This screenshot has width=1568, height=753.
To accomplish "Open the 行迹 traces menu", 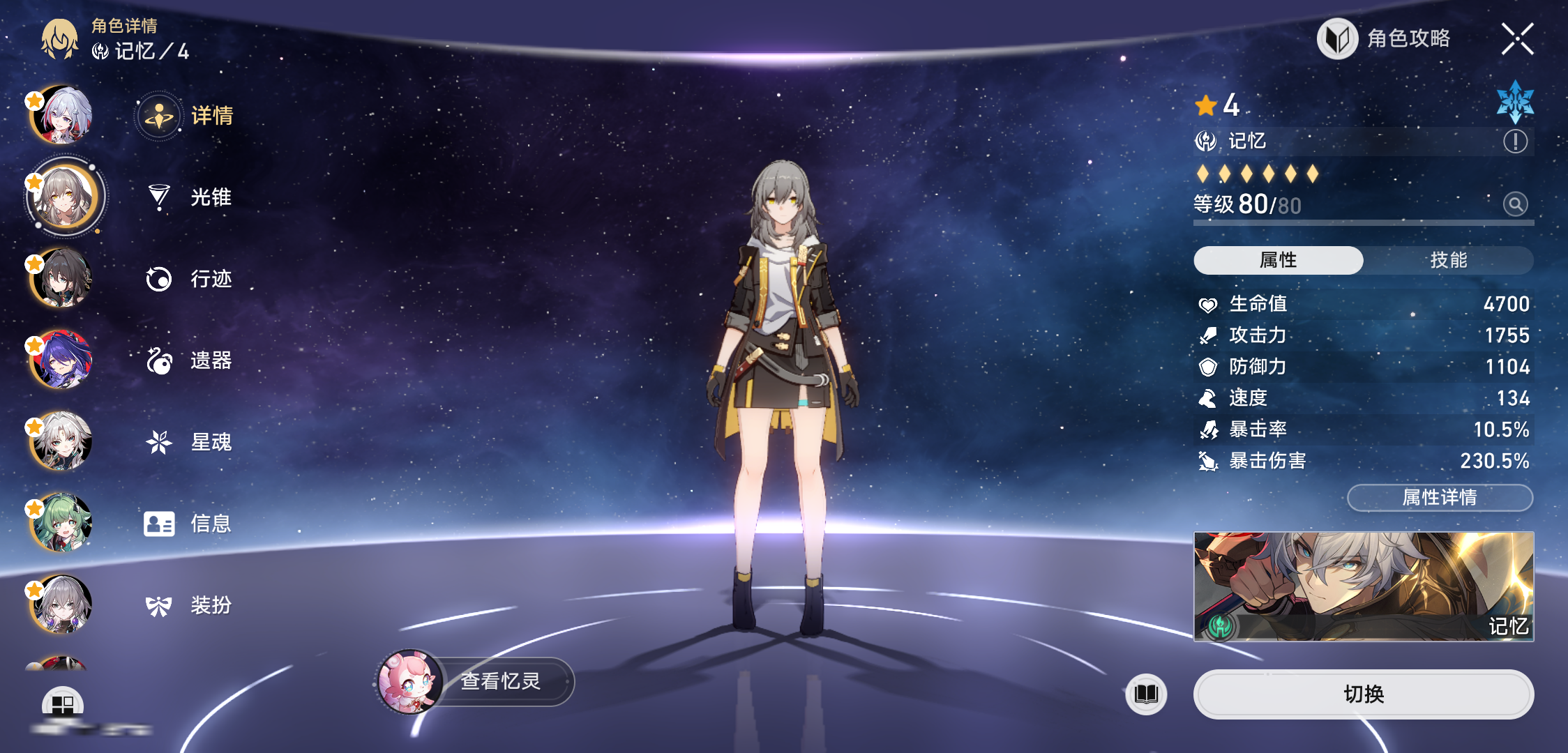I will pyautogui.click(x=188, y=279).
